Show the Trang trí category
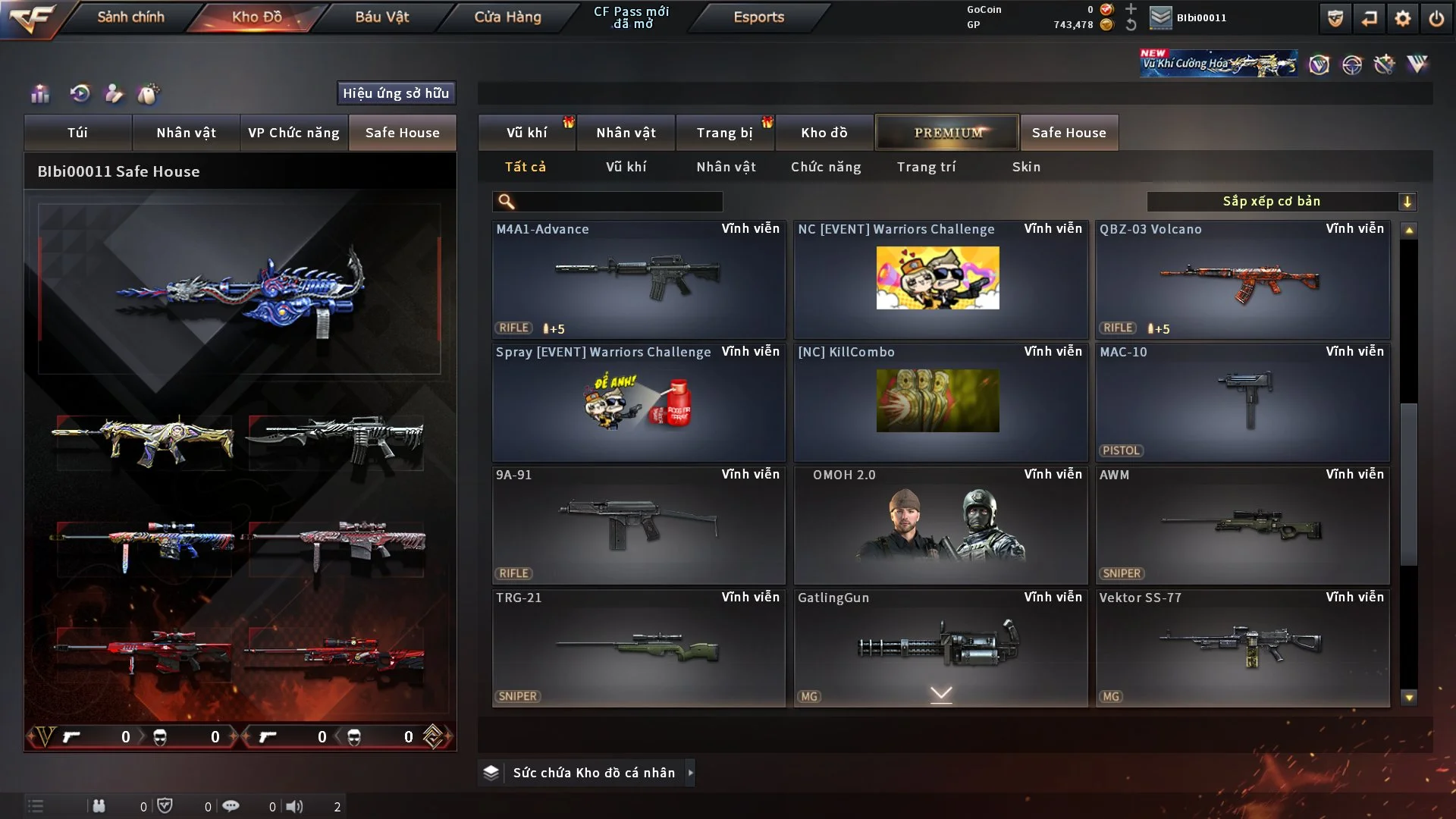1456x819 pixels. point(926,167)
